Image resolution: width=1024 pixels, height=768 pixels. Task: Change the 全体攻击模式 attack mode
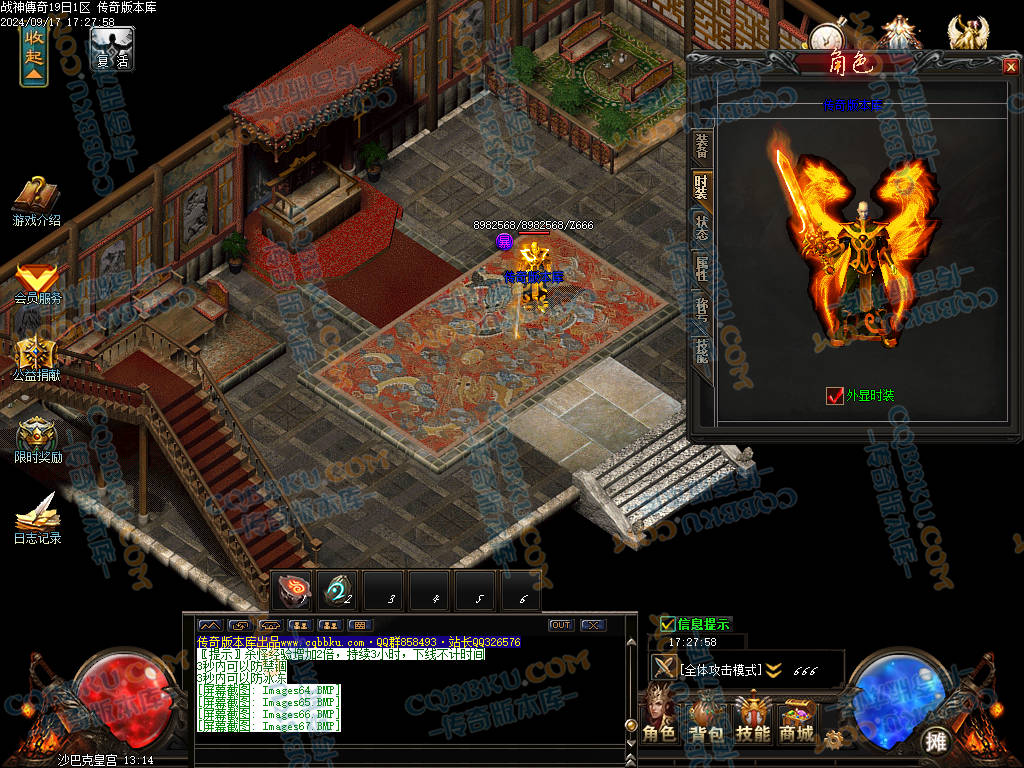[x=720, y=669]
